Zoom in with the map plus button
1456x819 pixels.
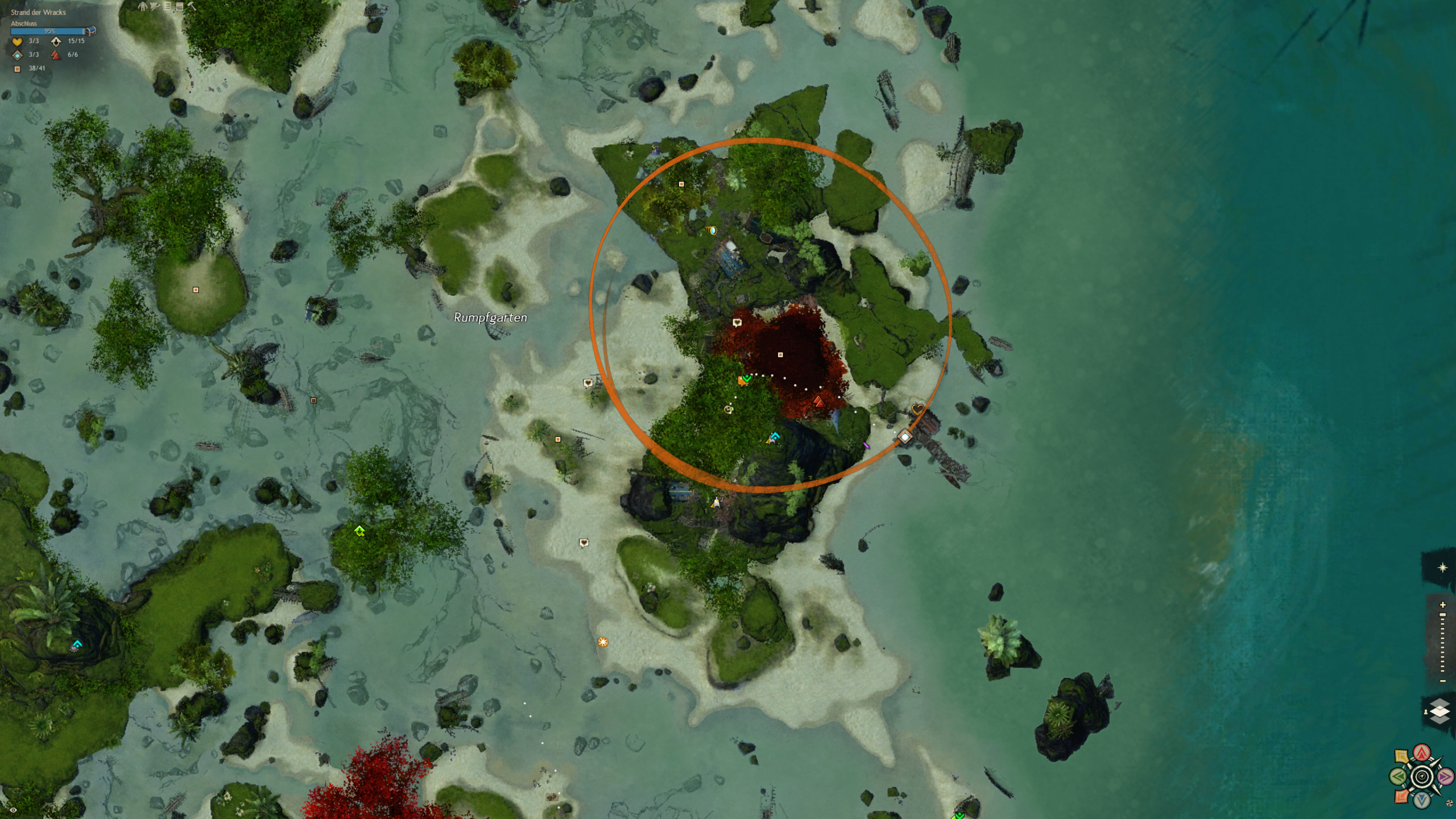[1443, 605]
